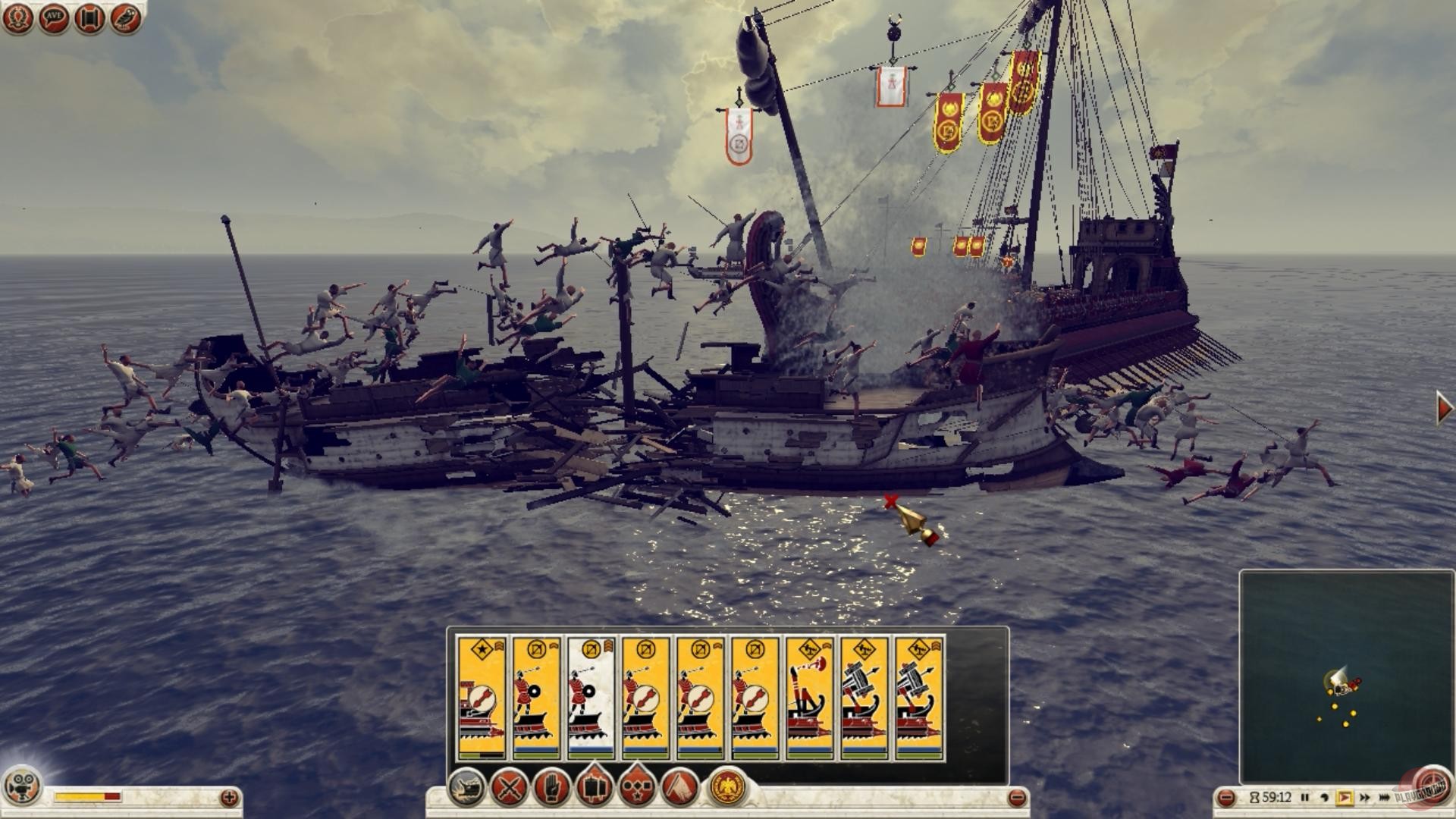Open the AVE chat bubble
1456x819 pixels.
pyautogui.click(x=53, y=19)
